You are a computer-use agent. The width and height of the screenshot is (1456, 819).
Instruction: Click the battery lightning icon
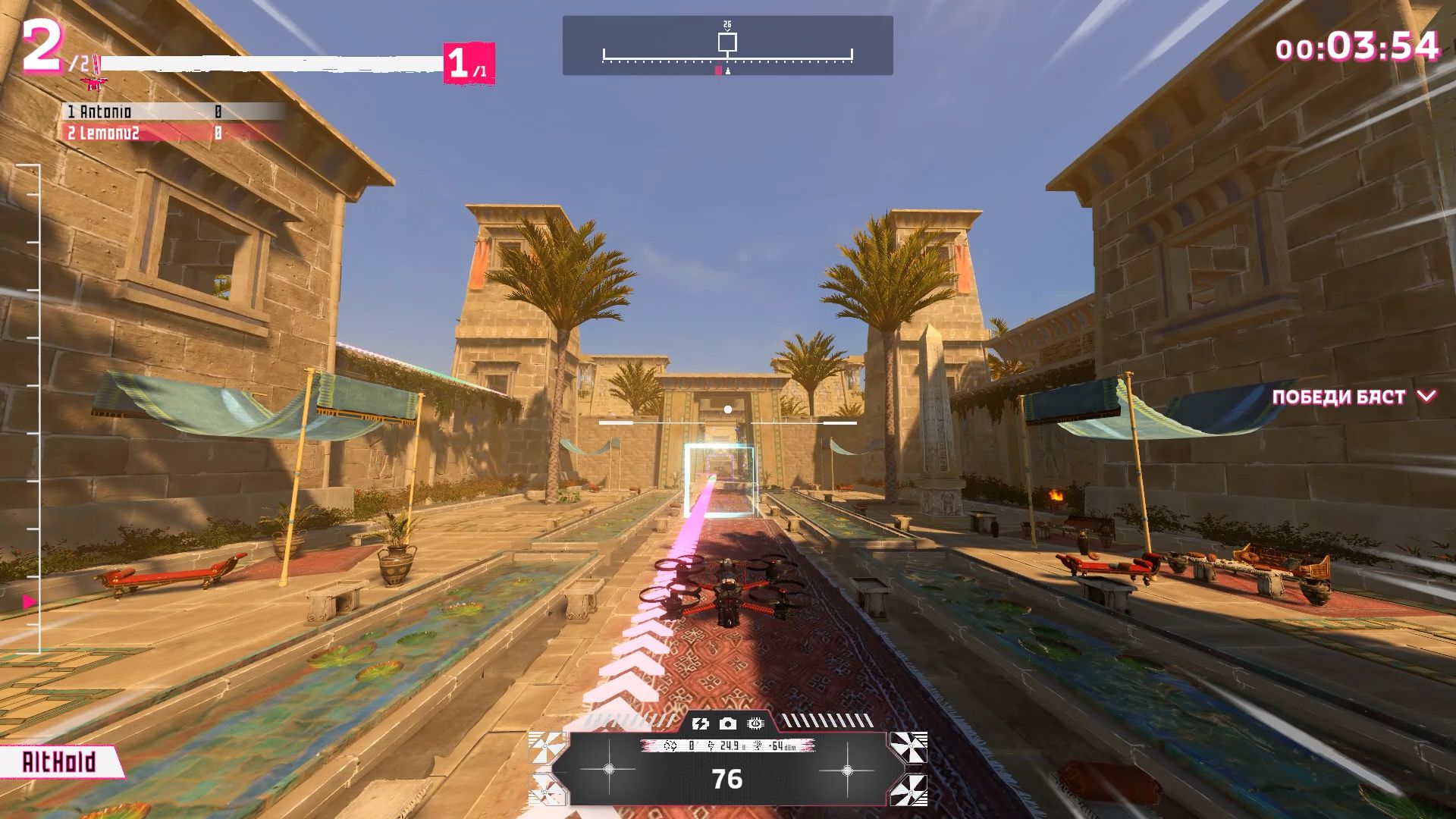[x=700, y=723]
